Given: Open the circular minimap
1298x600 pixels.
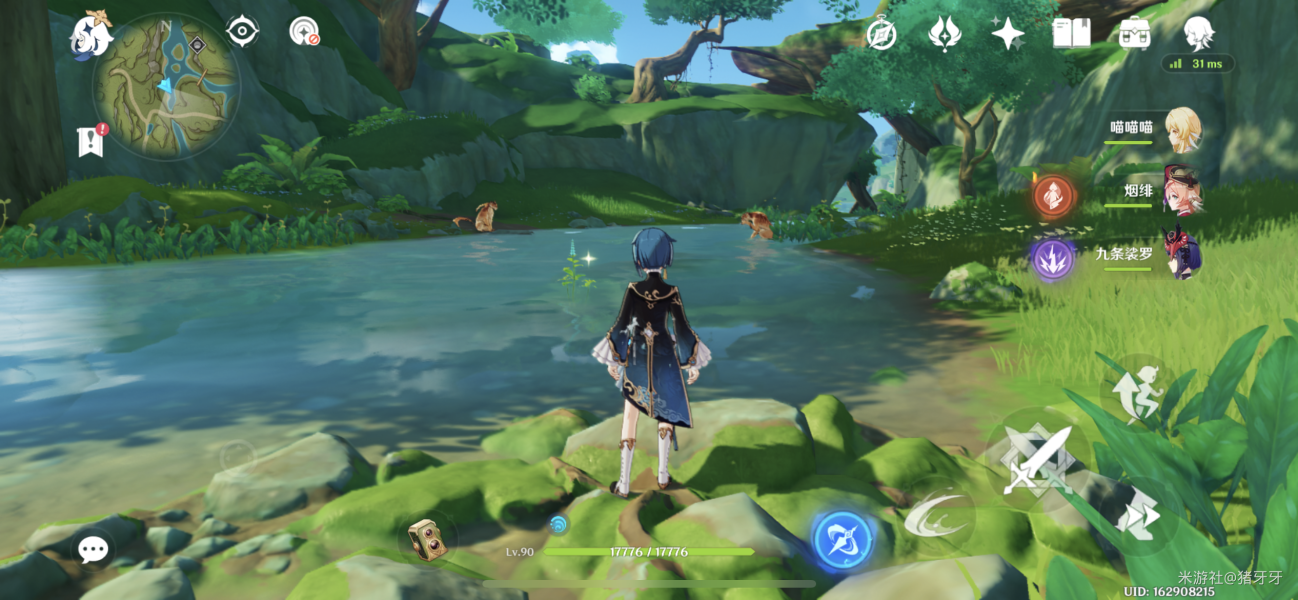Looking at the screenshot, I should point(166,86).
